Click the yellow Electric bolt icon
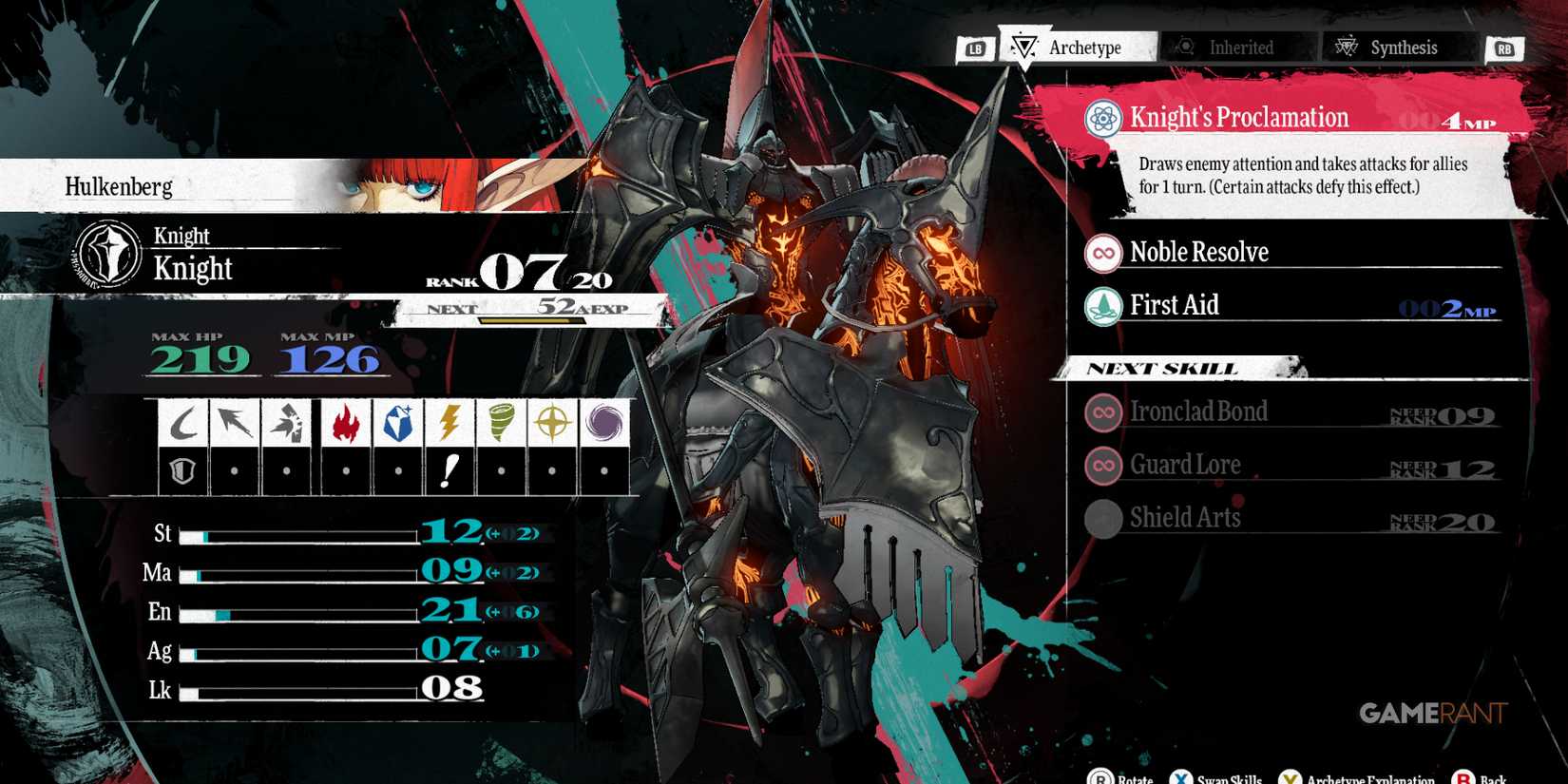This screenshot has height=784, width=1568. [x=451, y=421]
